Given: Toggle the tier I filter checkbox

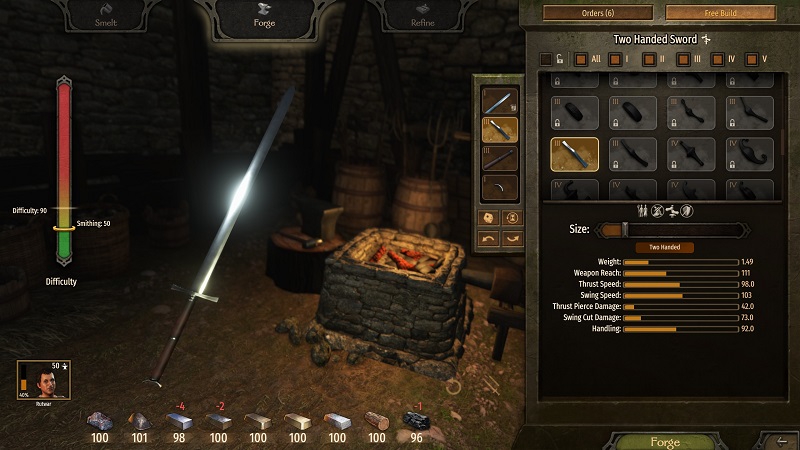Looking at the screenshot, I should [615, 60].
